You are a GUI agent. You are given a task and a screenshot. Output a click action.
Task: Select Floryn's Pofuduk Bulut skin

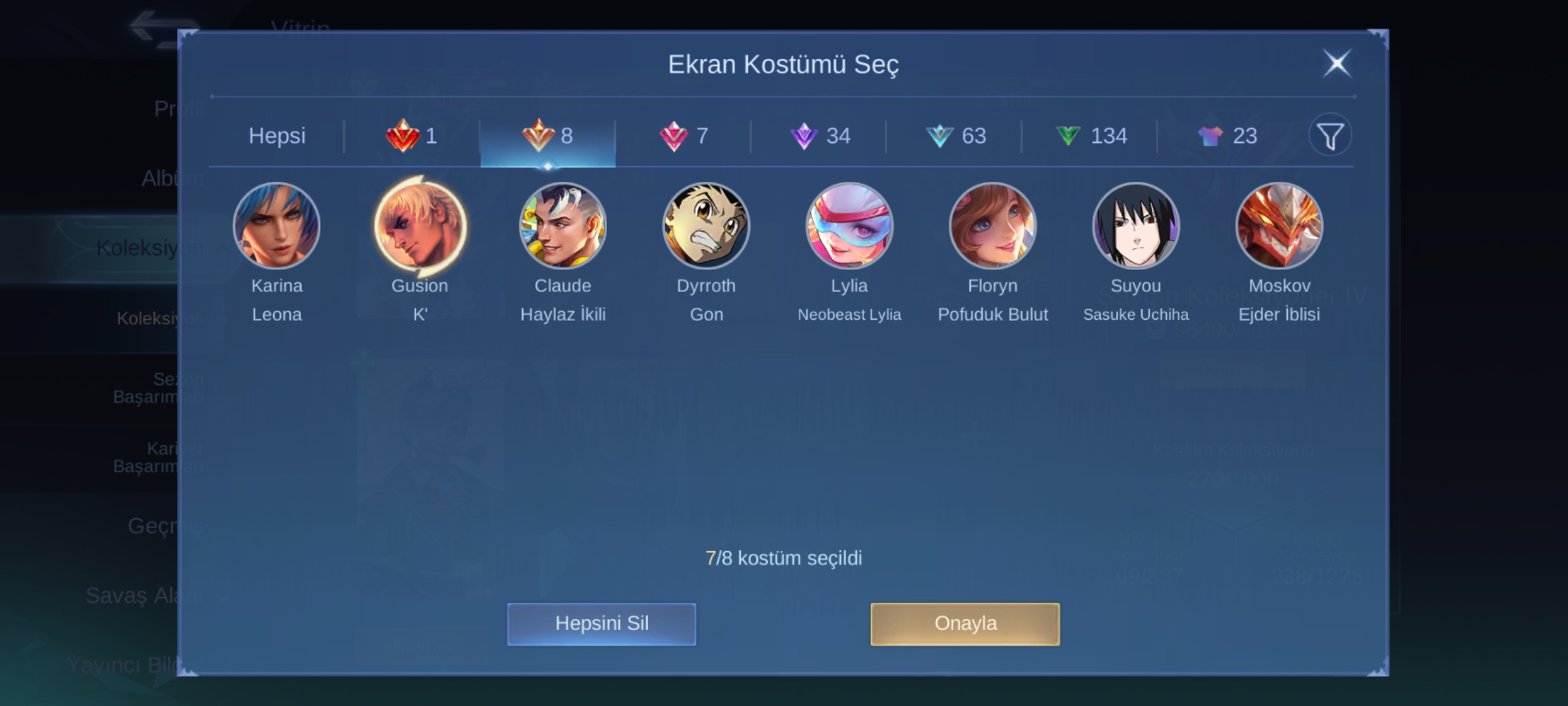coord(992,226)
